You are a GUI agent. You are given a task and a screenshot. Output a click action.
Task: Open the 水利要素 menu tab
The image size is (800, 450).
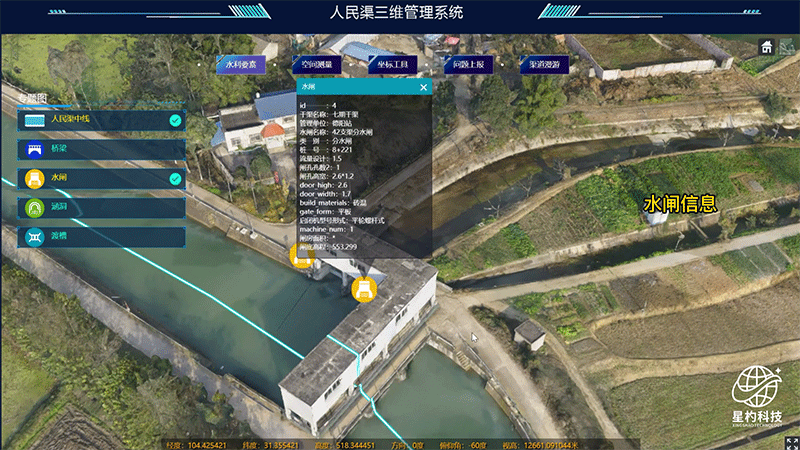241,64
